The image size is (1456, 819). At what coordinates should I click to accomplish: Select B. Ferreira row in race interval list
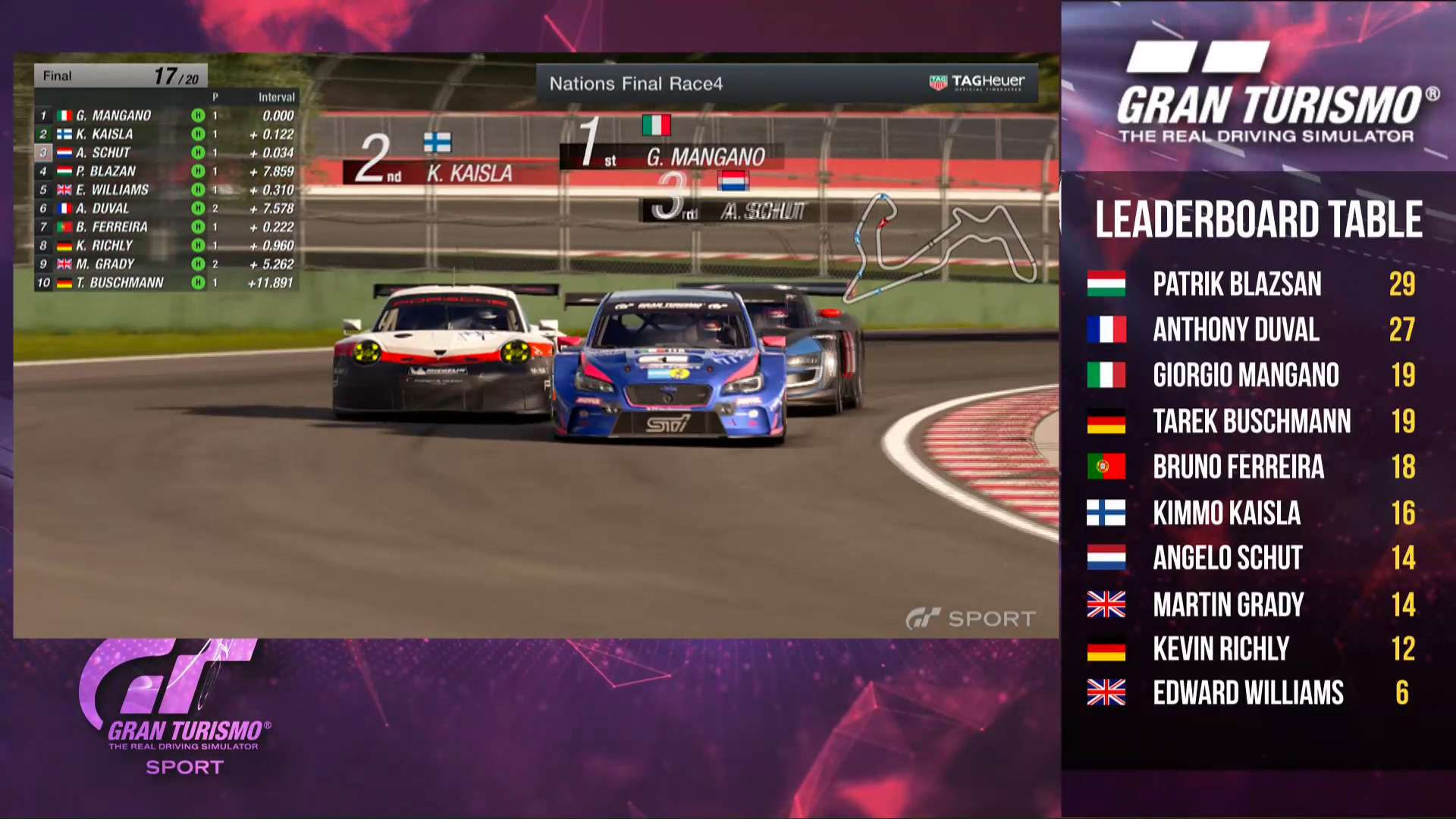[165, 227]
